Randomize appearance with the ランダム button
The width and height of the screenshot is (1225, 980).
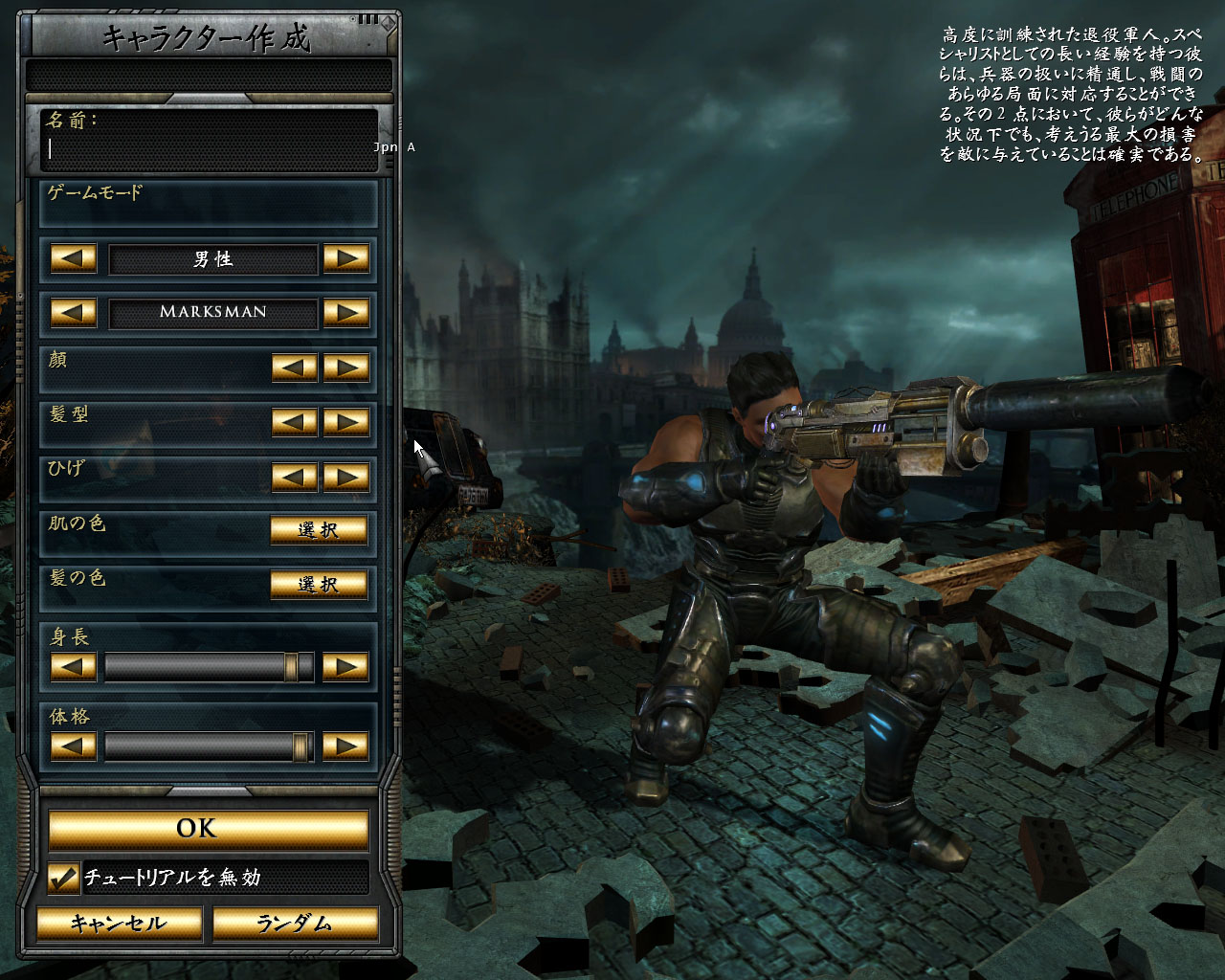click(295, 924)
